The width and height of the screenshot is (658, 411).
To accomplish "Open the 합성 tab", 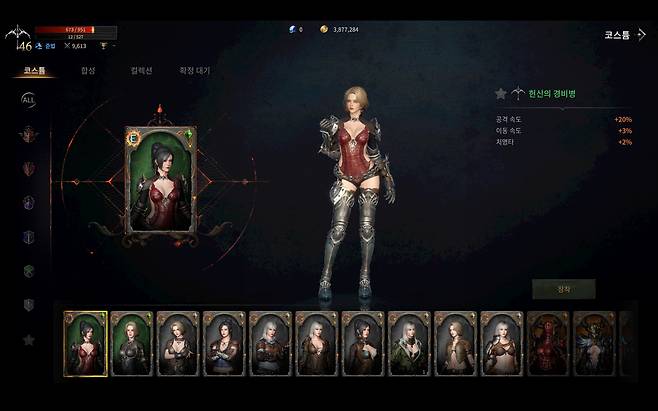I will click(x=89, y=71).
